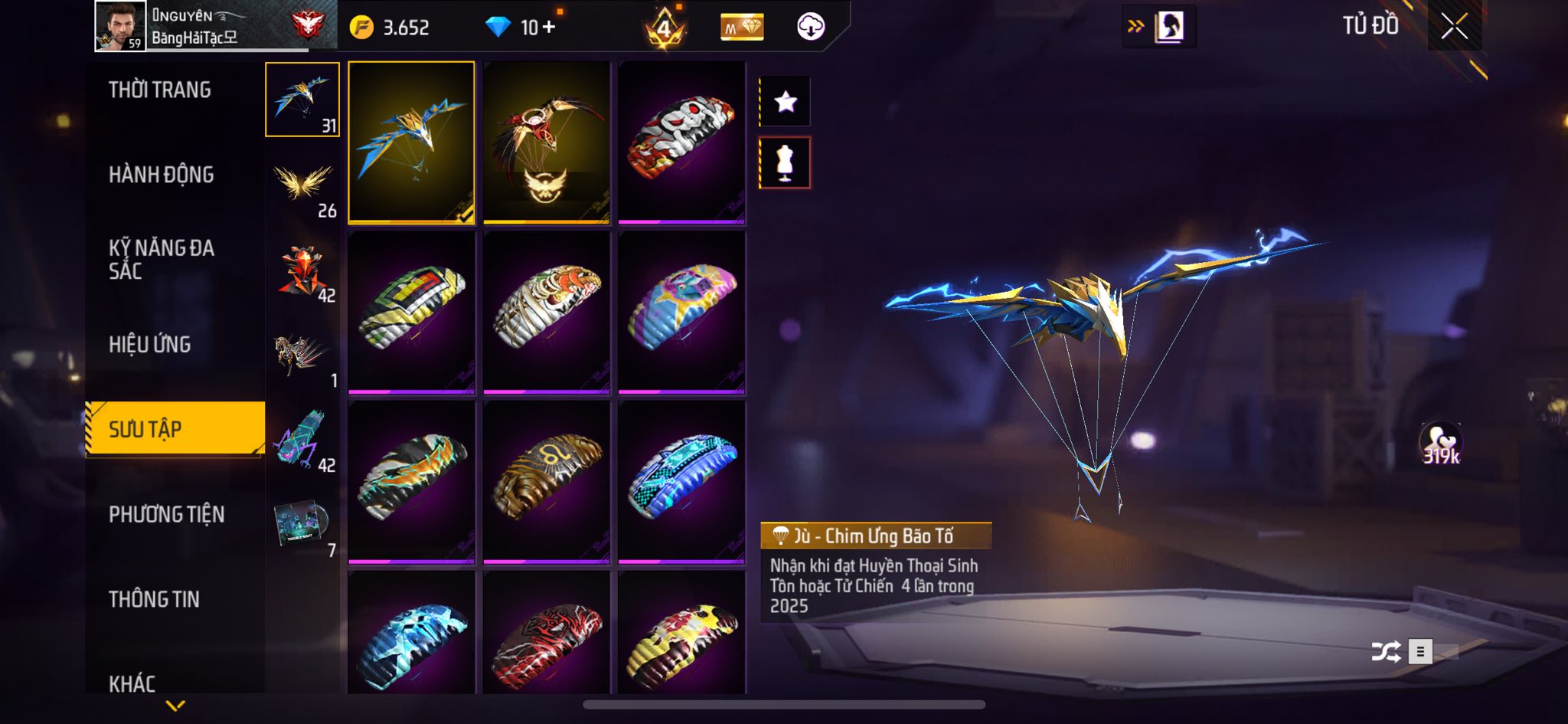Click the 319k likes icon

coord(1441,444)
